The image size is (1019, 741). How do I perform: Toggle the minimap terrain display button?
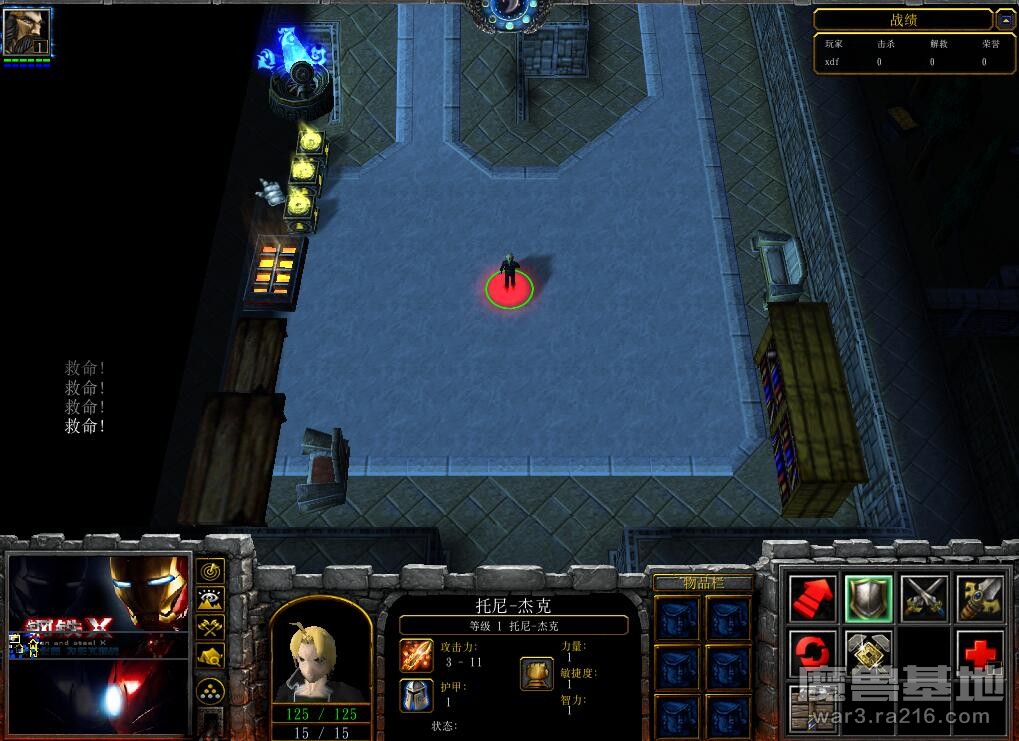tap(210, 600)
